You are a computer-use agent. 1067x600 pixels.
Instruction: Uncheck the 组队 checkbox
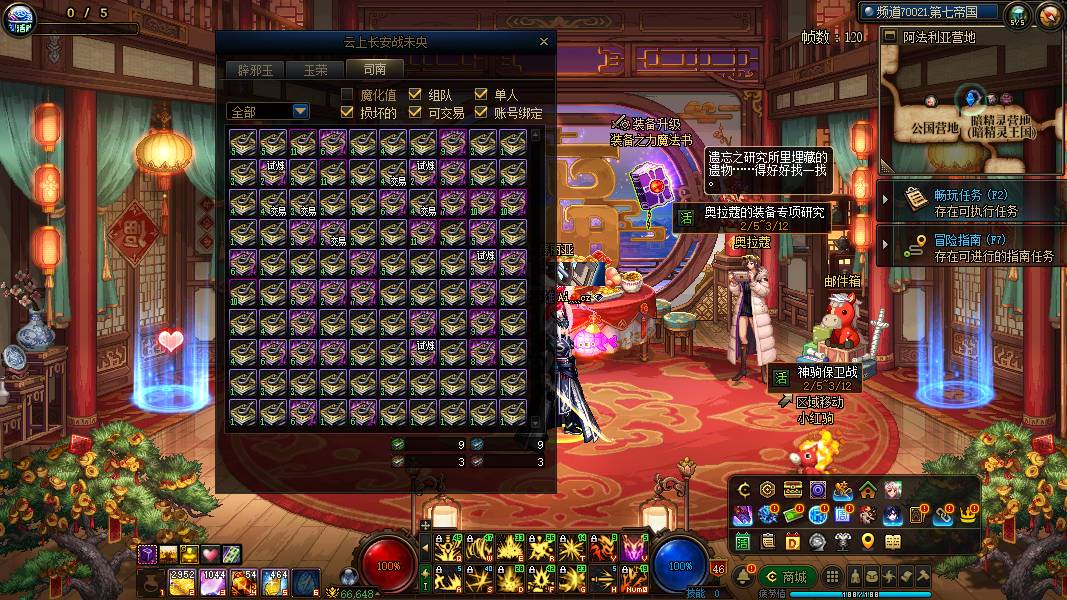click(x=414, y=95)
